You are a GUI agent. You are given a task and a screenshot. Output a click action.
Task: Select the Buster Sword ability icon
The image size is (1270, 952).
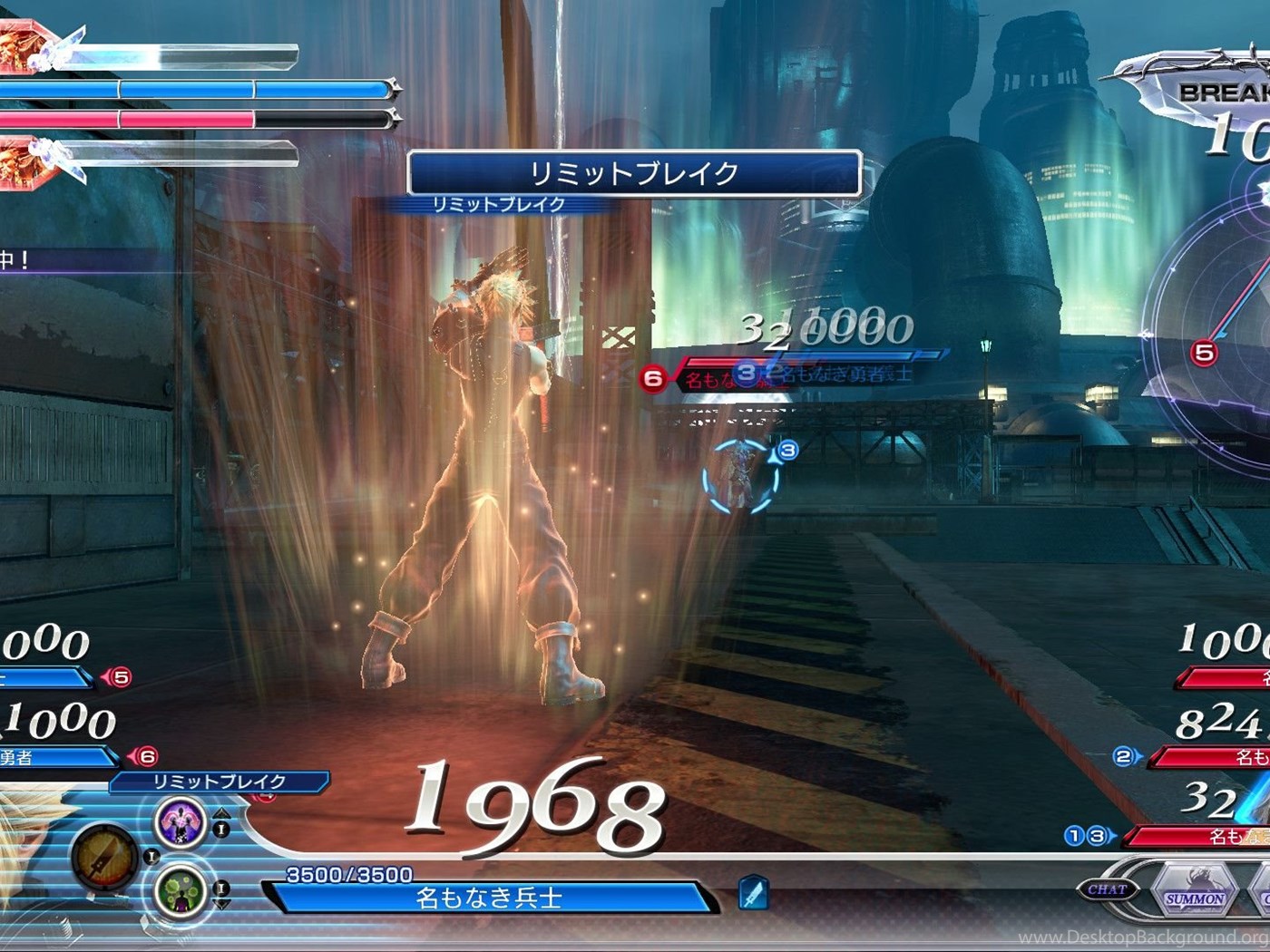click(x=103, y=857)
